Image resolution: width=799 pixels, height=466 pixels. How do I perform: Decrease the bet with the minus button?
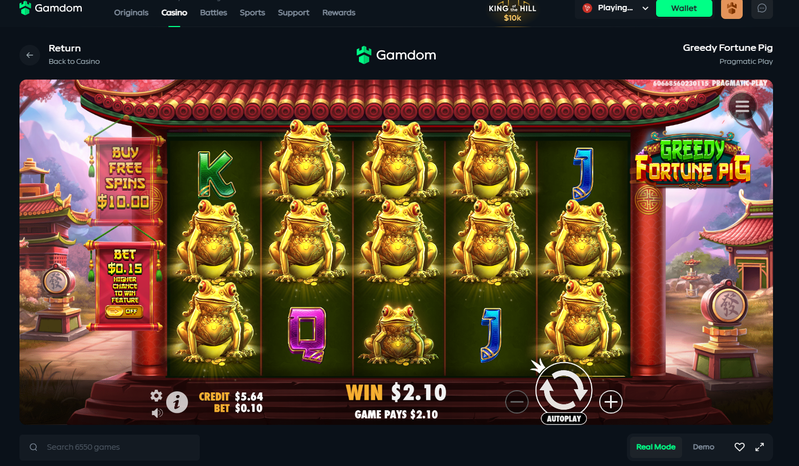tap(516, 402)
